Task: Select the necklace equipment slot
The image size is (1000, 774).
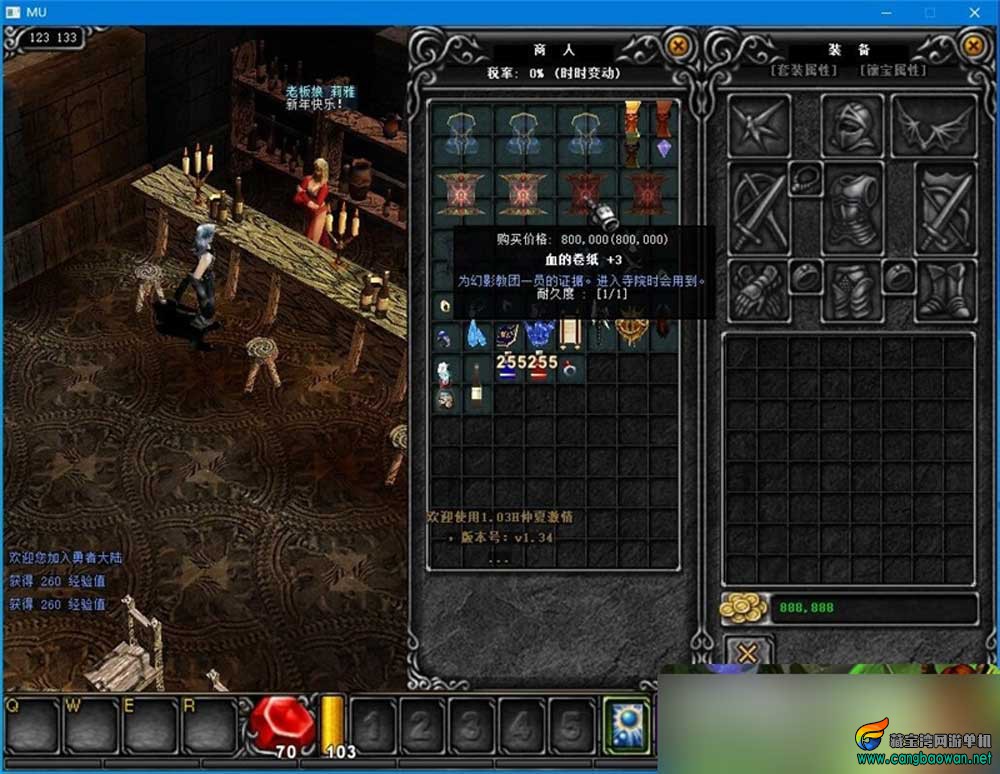Action: [x=804, y=180]
